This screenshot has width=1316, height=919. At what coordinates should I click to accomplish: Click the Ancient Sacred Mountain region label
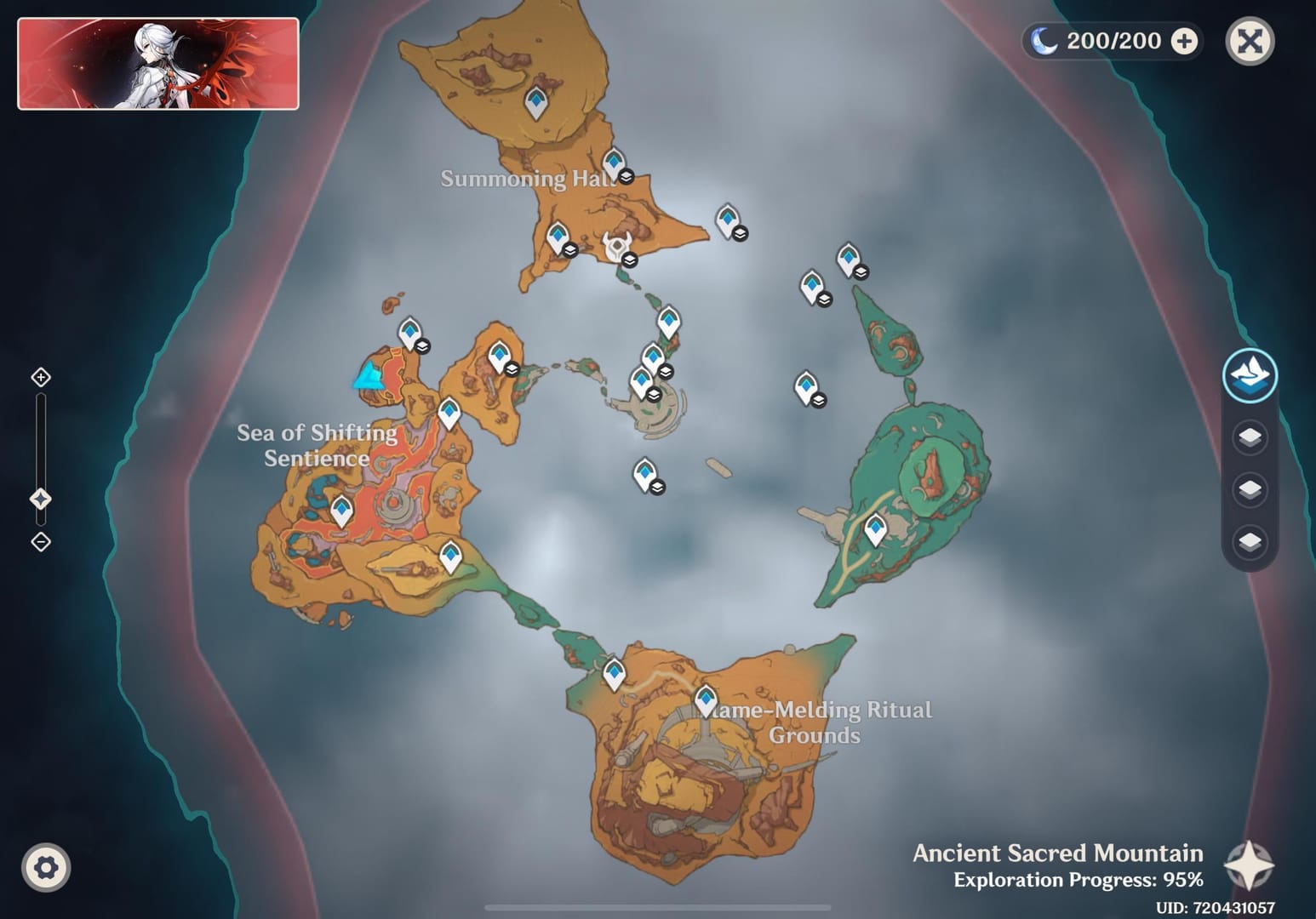click(x=1057, y=853)
